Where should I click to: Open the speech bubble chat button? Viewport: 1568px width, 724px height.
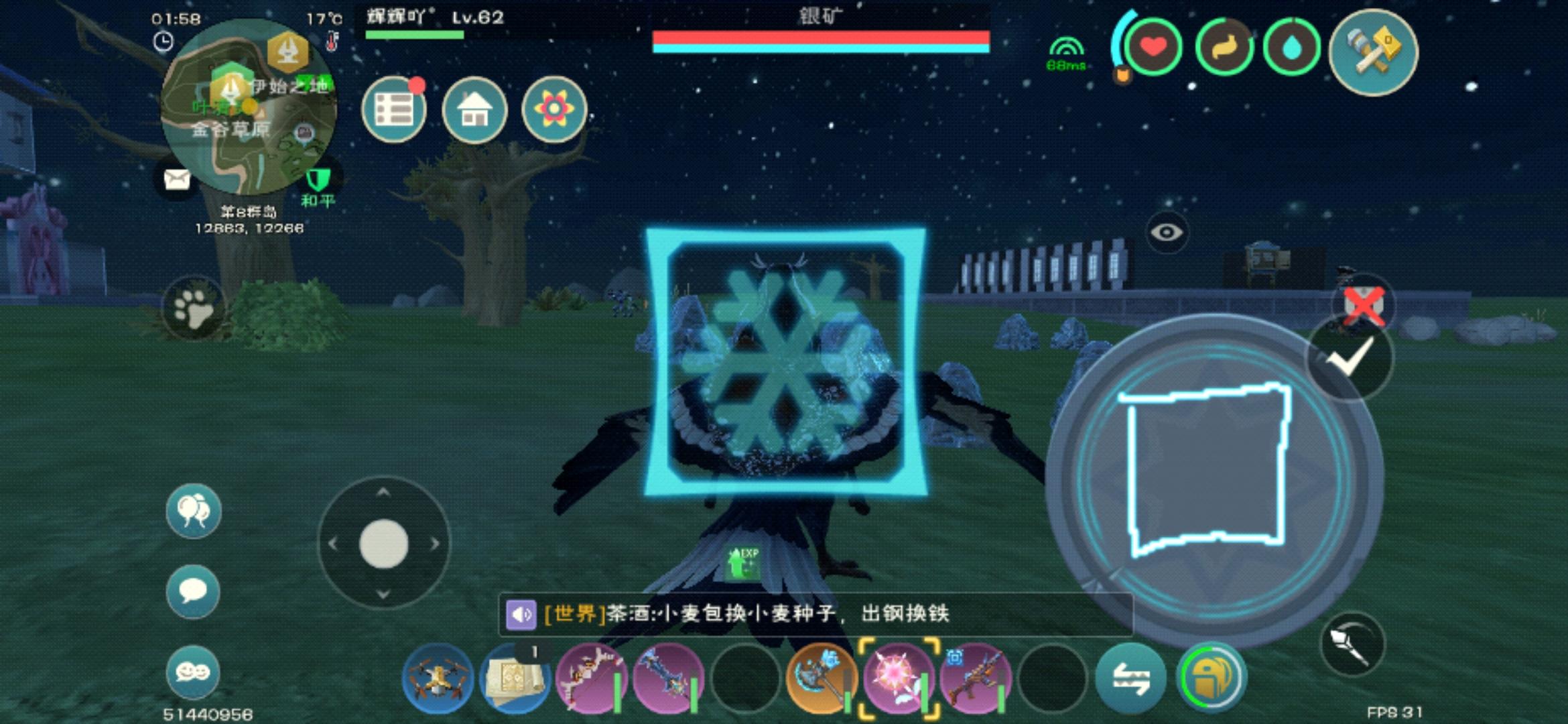[193, 591]
